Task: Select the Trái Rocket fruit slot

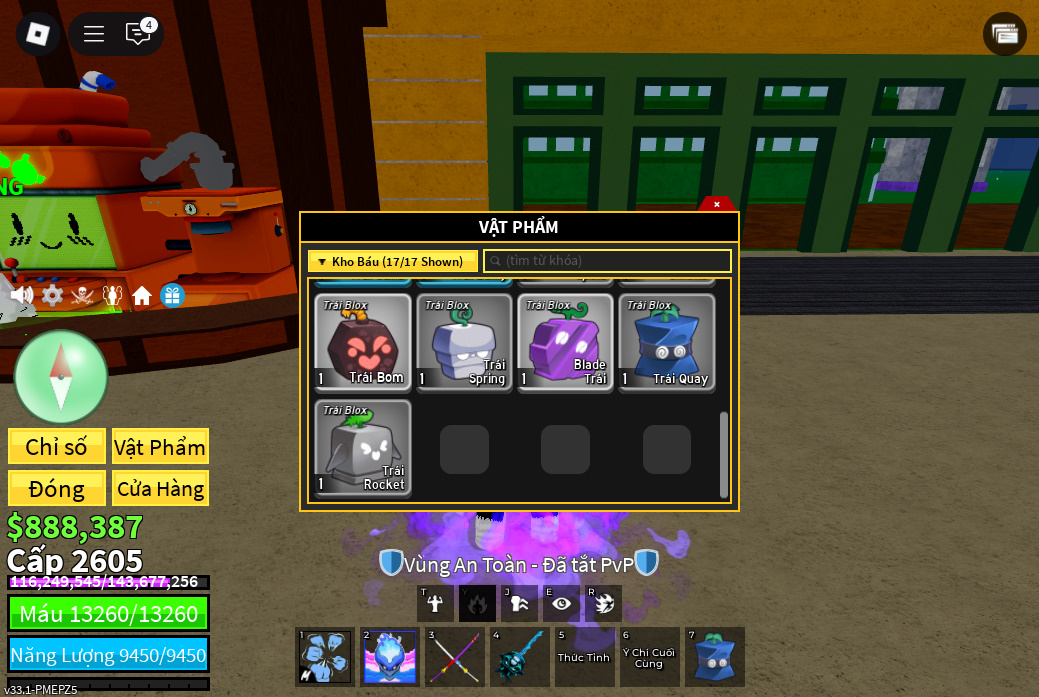Action: click(363, 448)
